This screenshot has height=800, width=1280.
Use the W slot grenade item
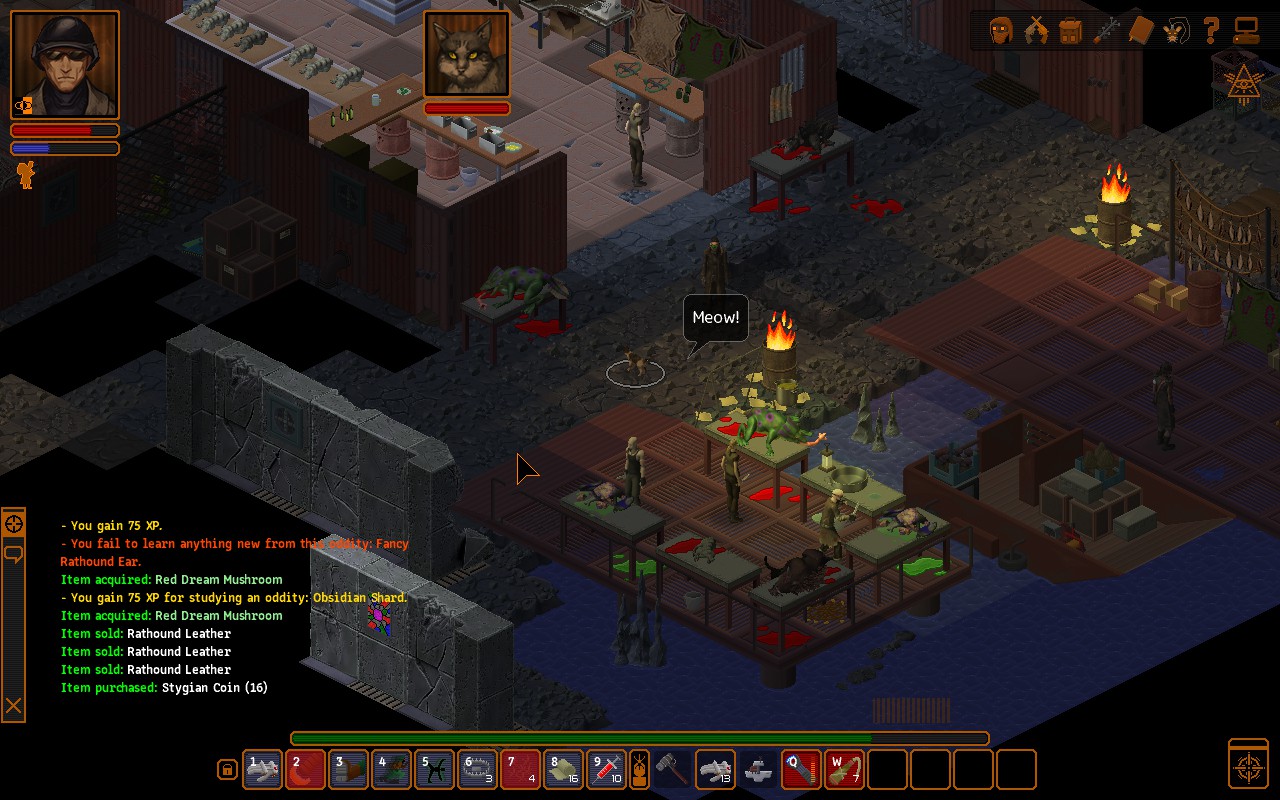coord(844,769)
